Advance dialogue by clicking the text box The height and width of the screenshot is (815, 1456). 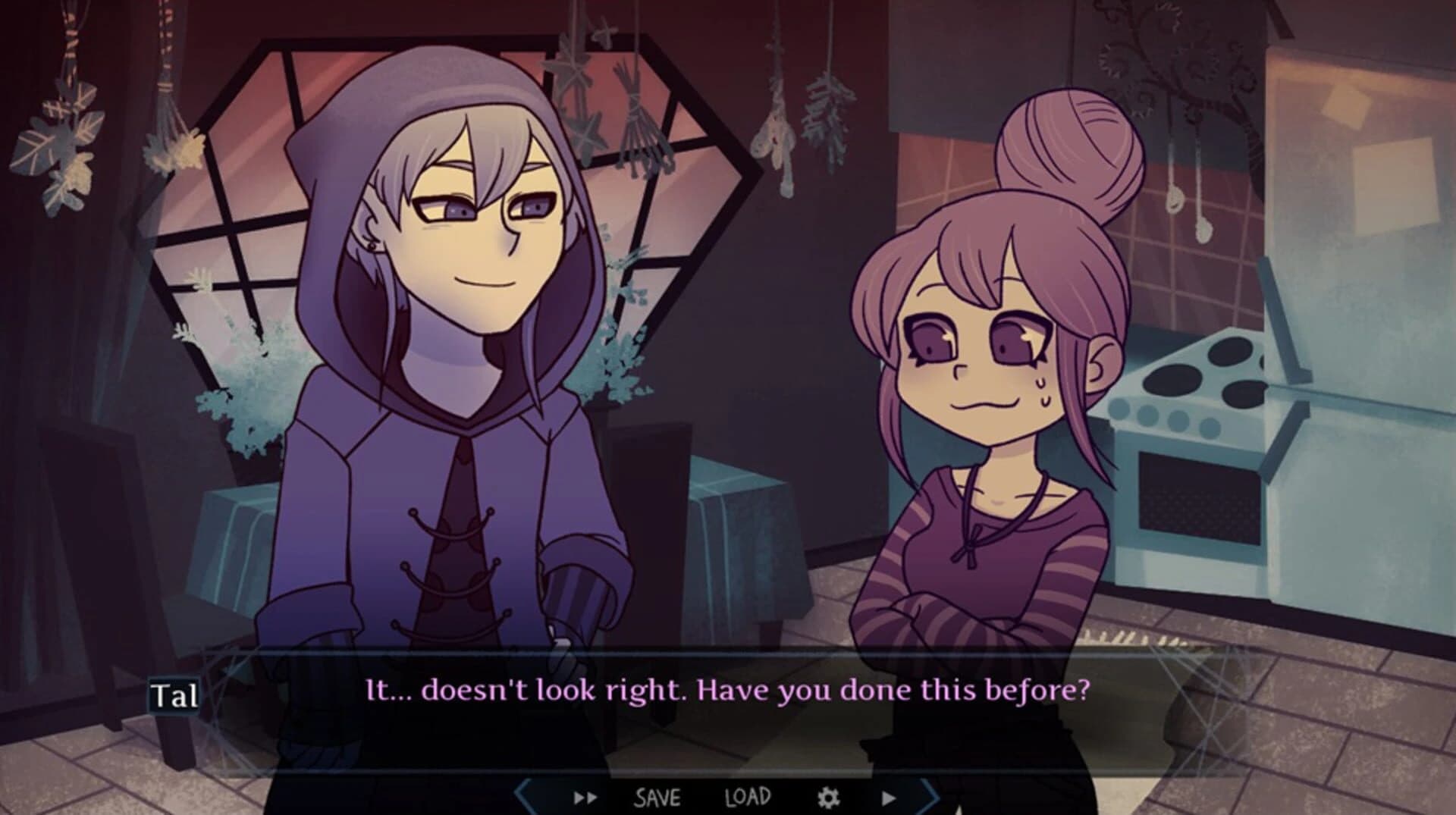pos(728,691)
